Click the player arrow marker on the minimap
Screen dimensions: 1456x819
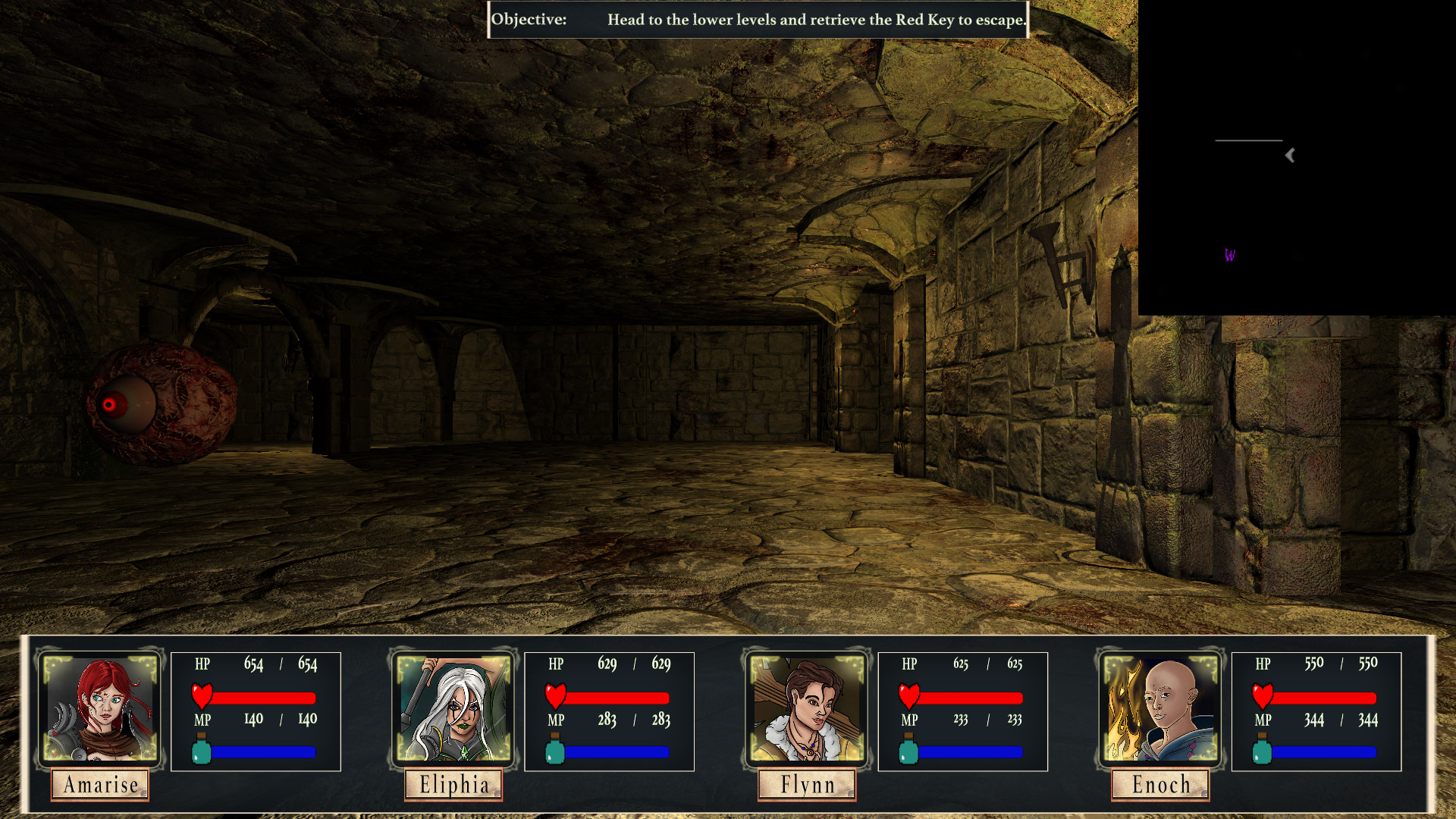[x=1289, y=155]
